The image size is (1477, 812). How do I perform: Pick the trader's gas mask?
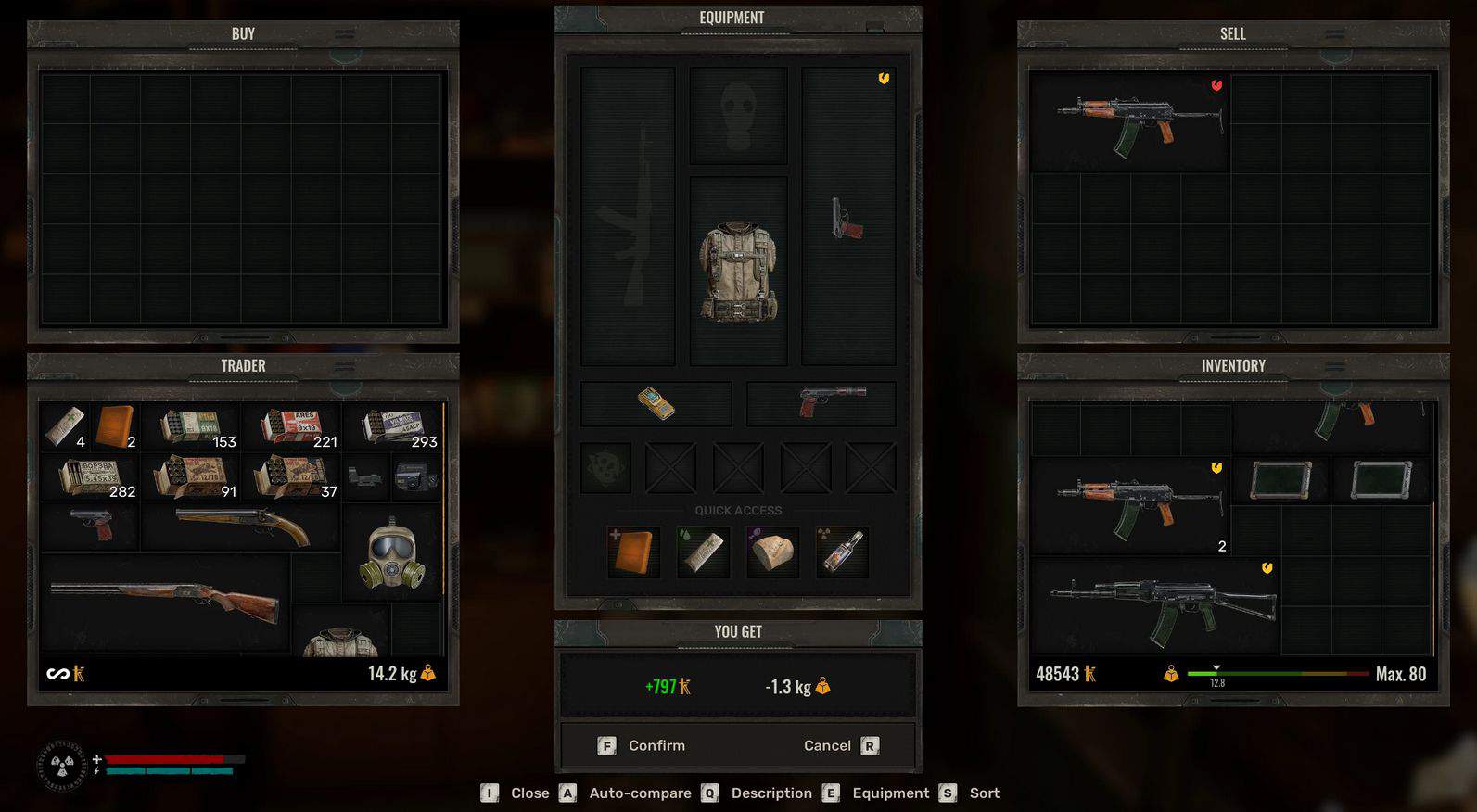click(392, 553)
